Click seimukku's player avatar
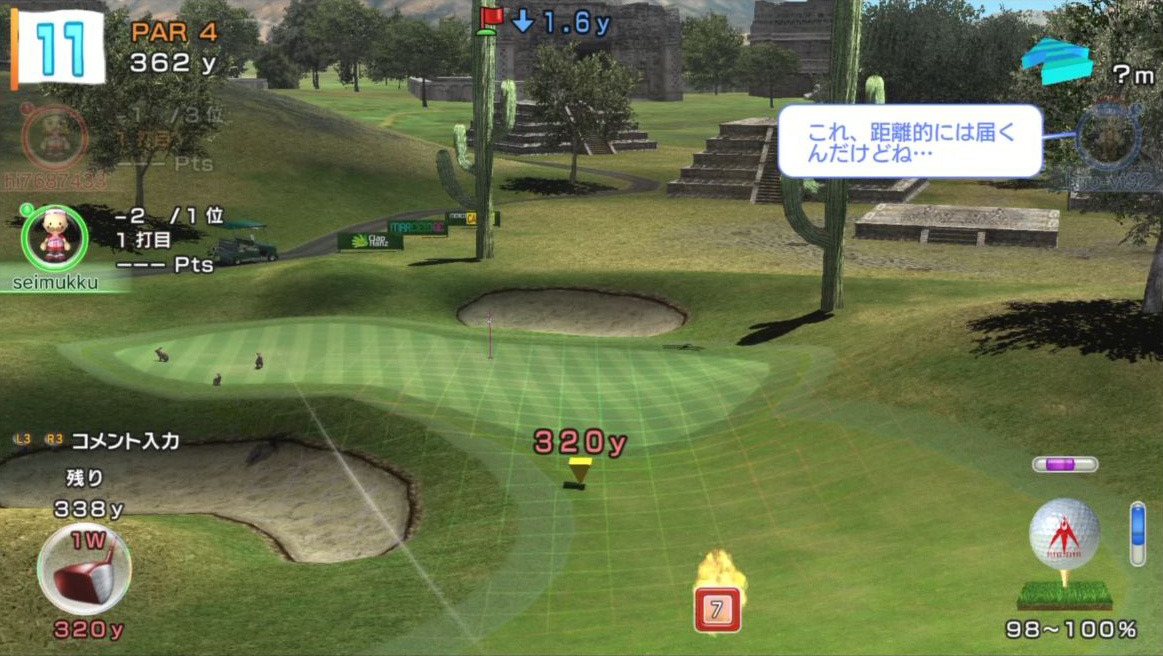The width and height of the screenshot is (1163, 656). [x=54, y=237]
